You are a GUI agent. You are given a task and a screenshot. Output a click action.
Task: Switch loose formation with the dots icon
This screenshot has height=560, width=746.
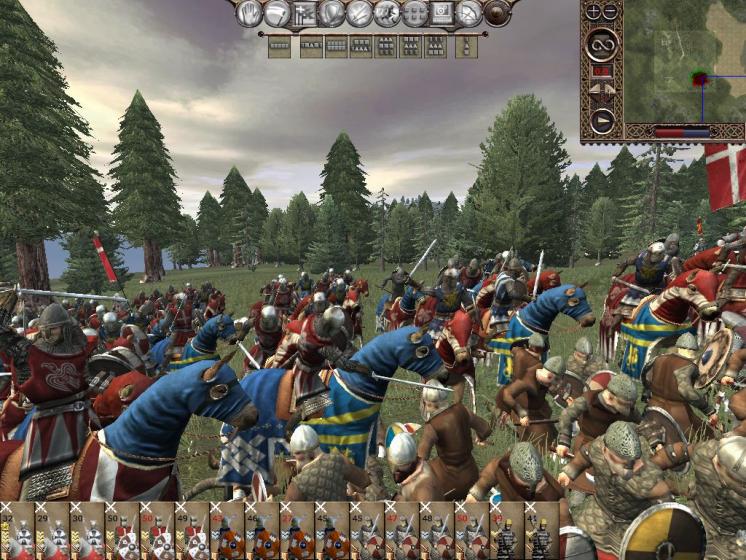(x=414, y=13)
